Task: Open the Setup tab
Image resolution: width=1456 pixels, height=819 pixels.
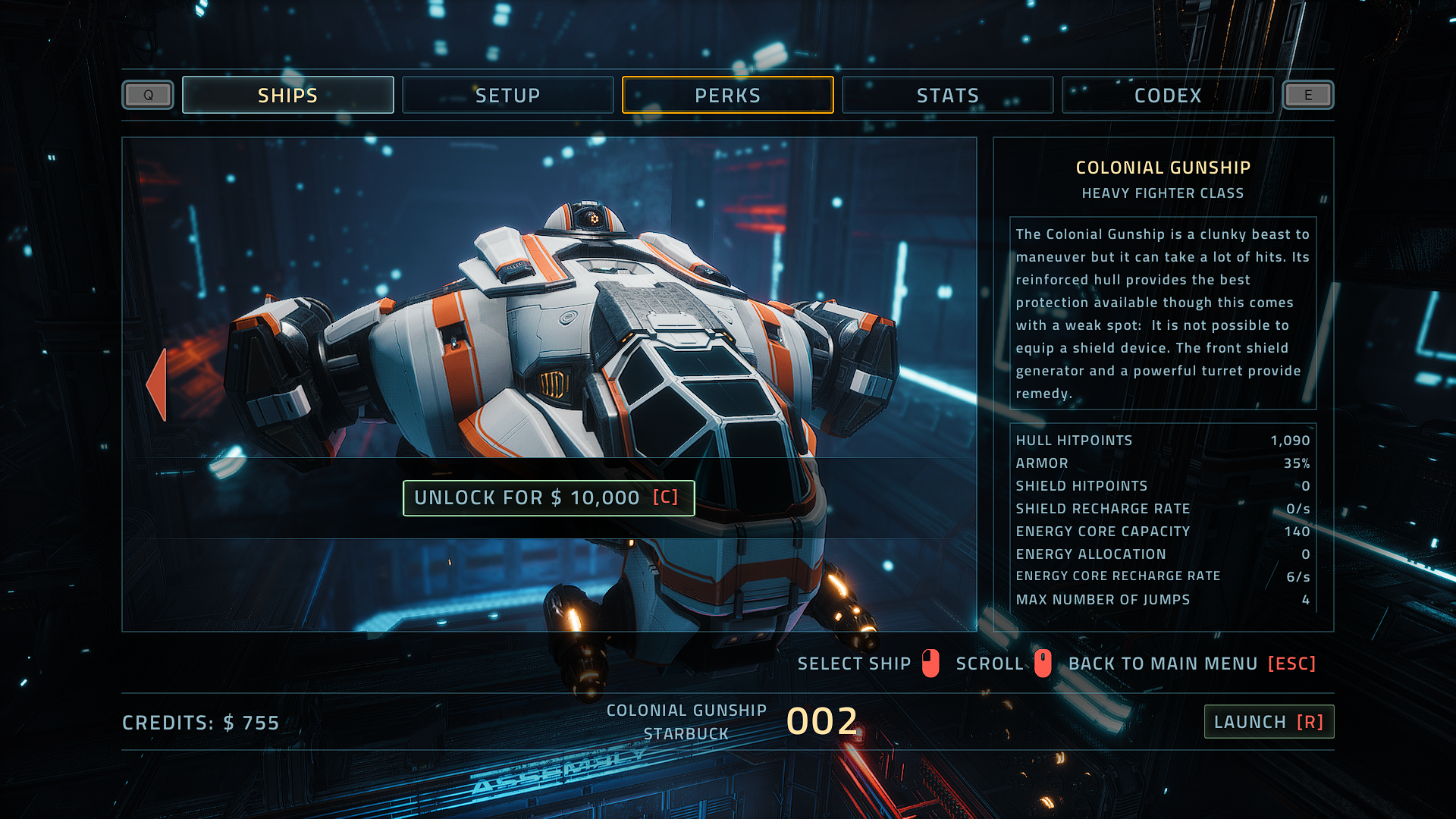Action: pos(507,96)
